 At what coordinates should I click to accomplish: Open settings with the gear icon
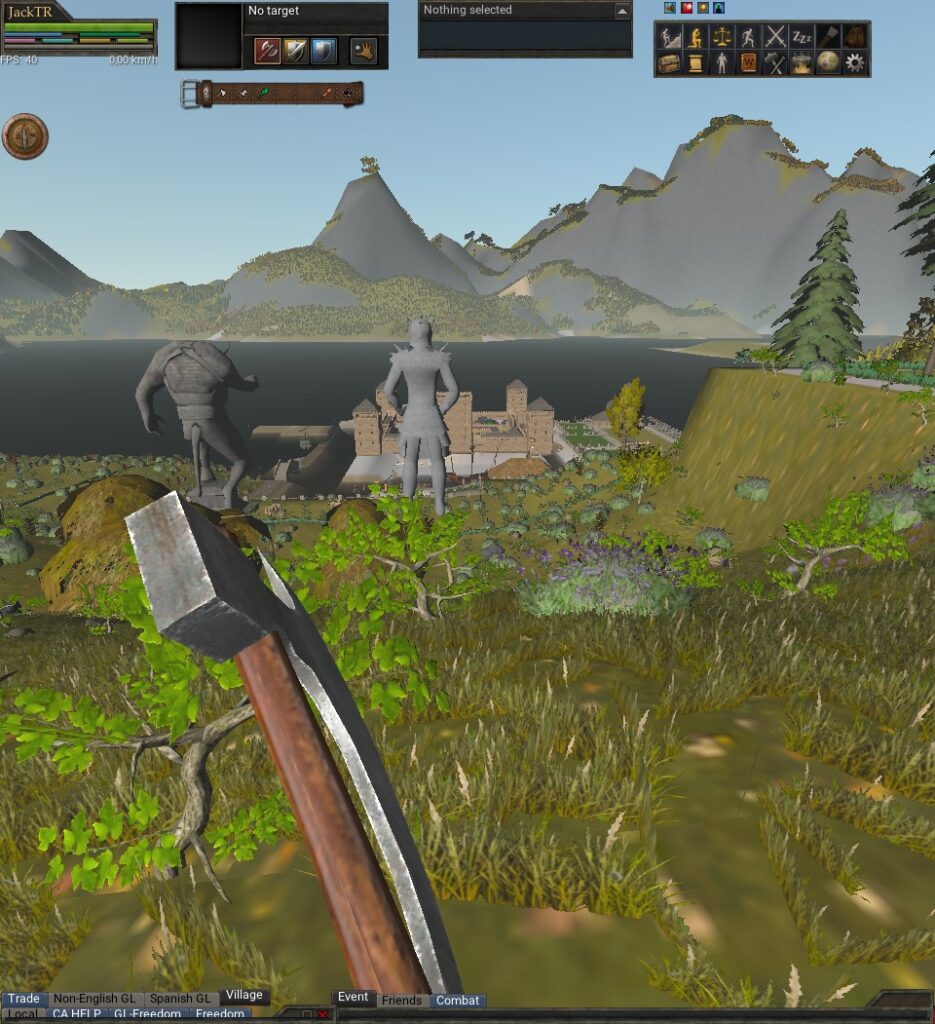[855, 63]
